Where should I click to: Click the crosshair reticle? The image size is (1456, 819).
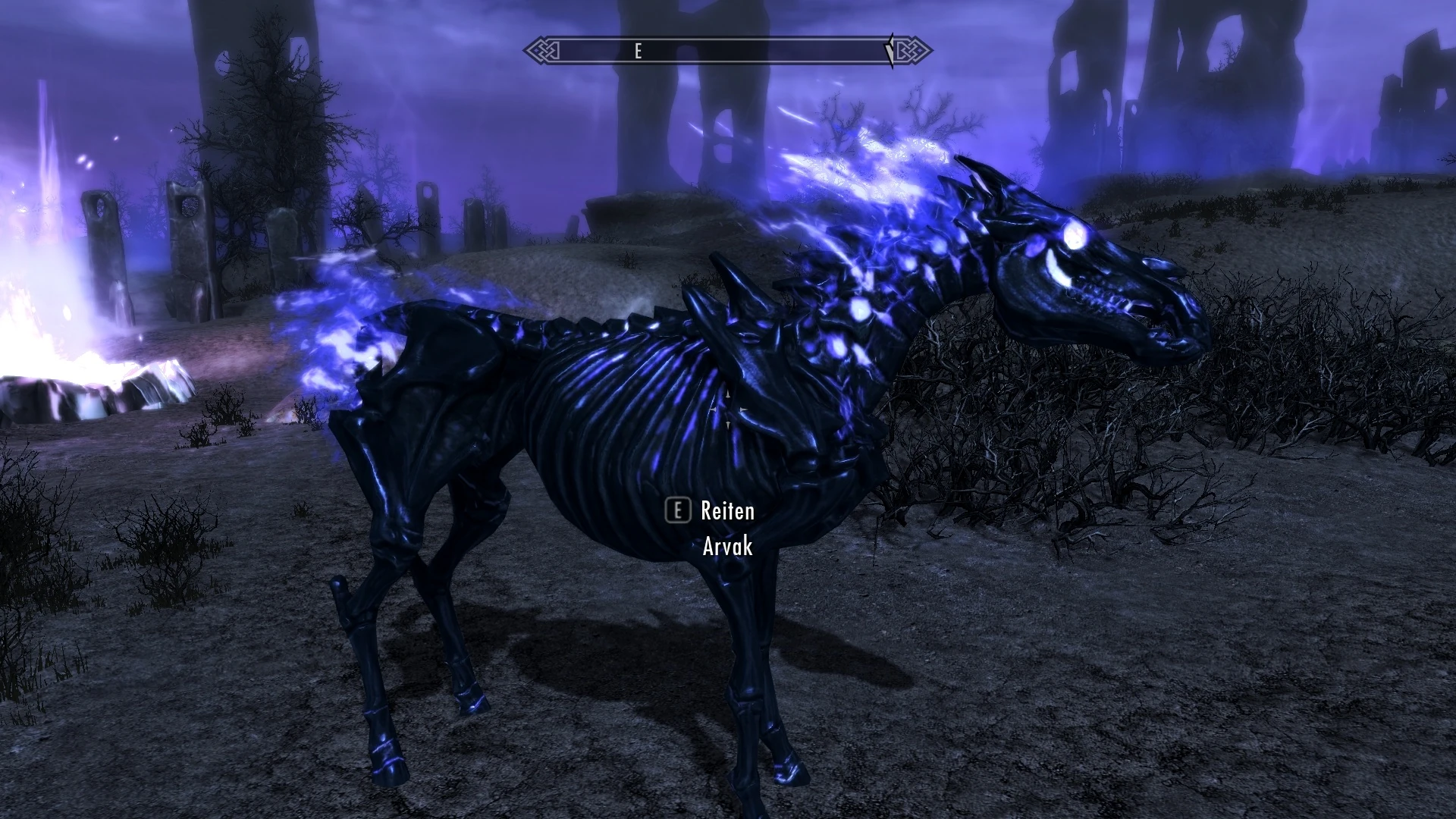pyautogui.click(x=728, y=409)
